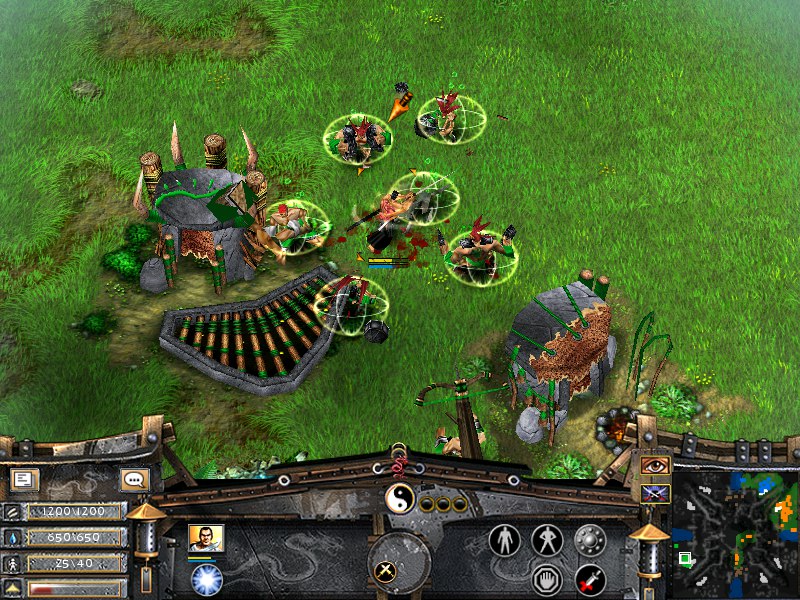Toggle the eye icon above the minimap
Viewport: 800px width, 600px height.
[x=655, y=465]
